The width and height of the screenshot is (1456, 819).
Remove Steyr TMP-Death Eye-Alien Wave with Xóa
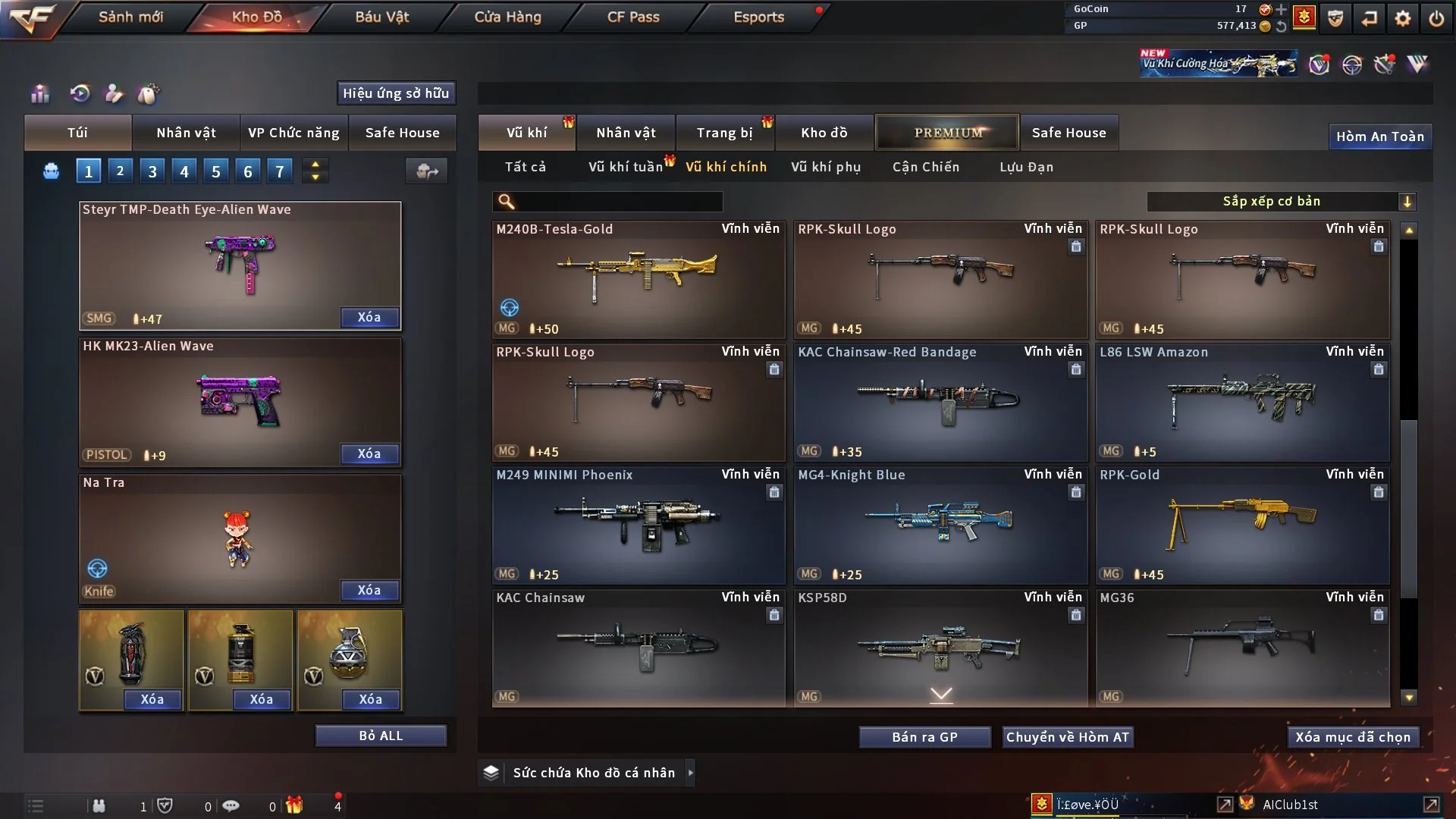[369, 318]
